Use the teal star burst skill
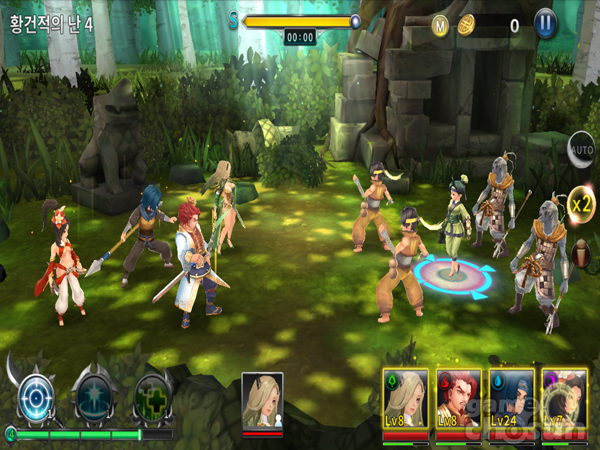Viewport: 600px width, 450px height. pos(97,397)
